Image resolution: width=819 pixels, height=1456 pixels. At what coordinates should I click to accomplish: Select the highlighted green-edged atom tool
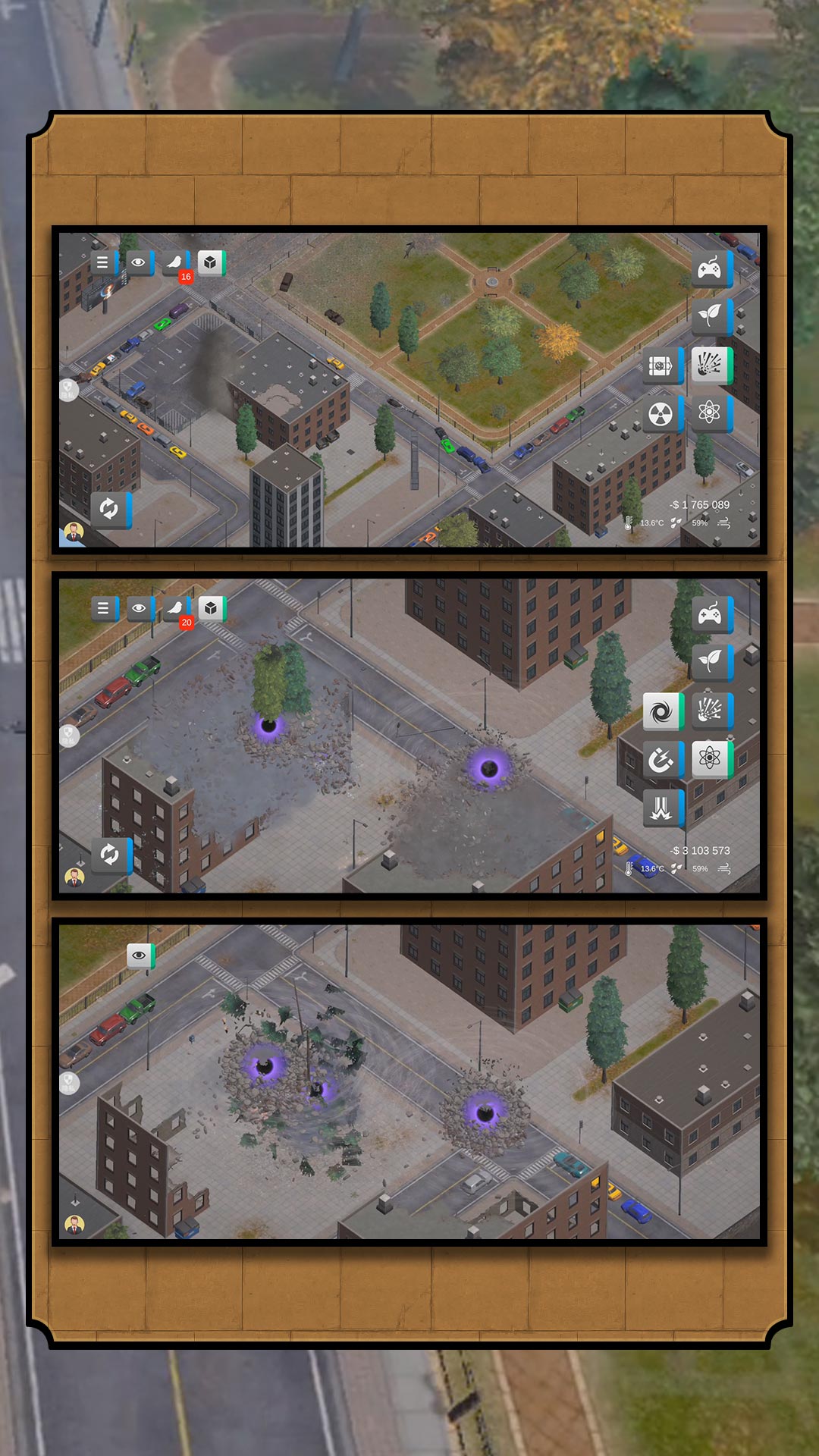tap(710, 758)
